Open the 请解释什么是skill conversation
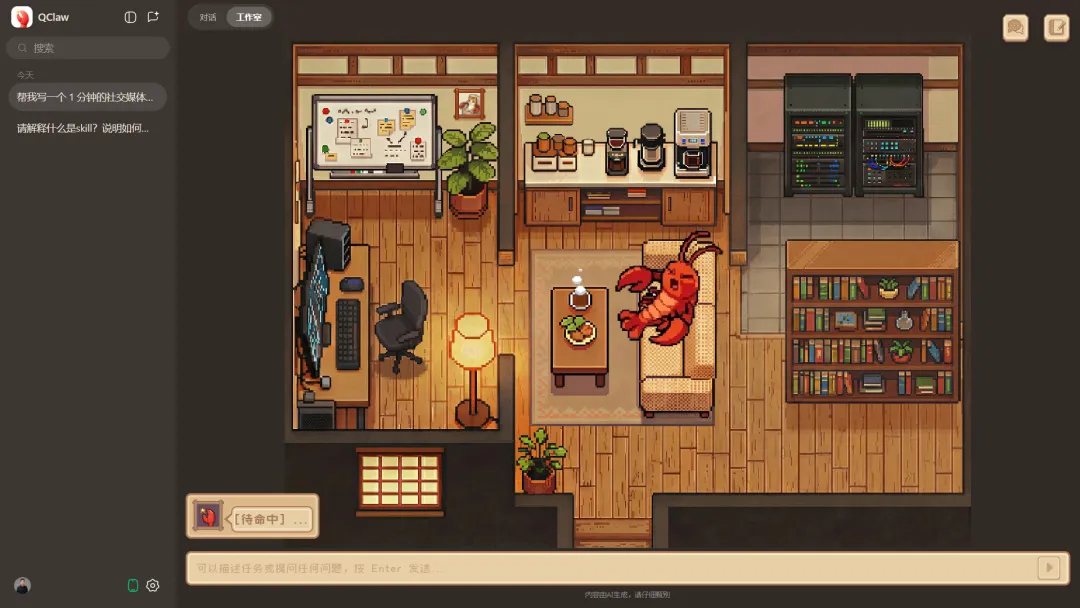This screenshot has height=608, width=1080. [84, 128]
